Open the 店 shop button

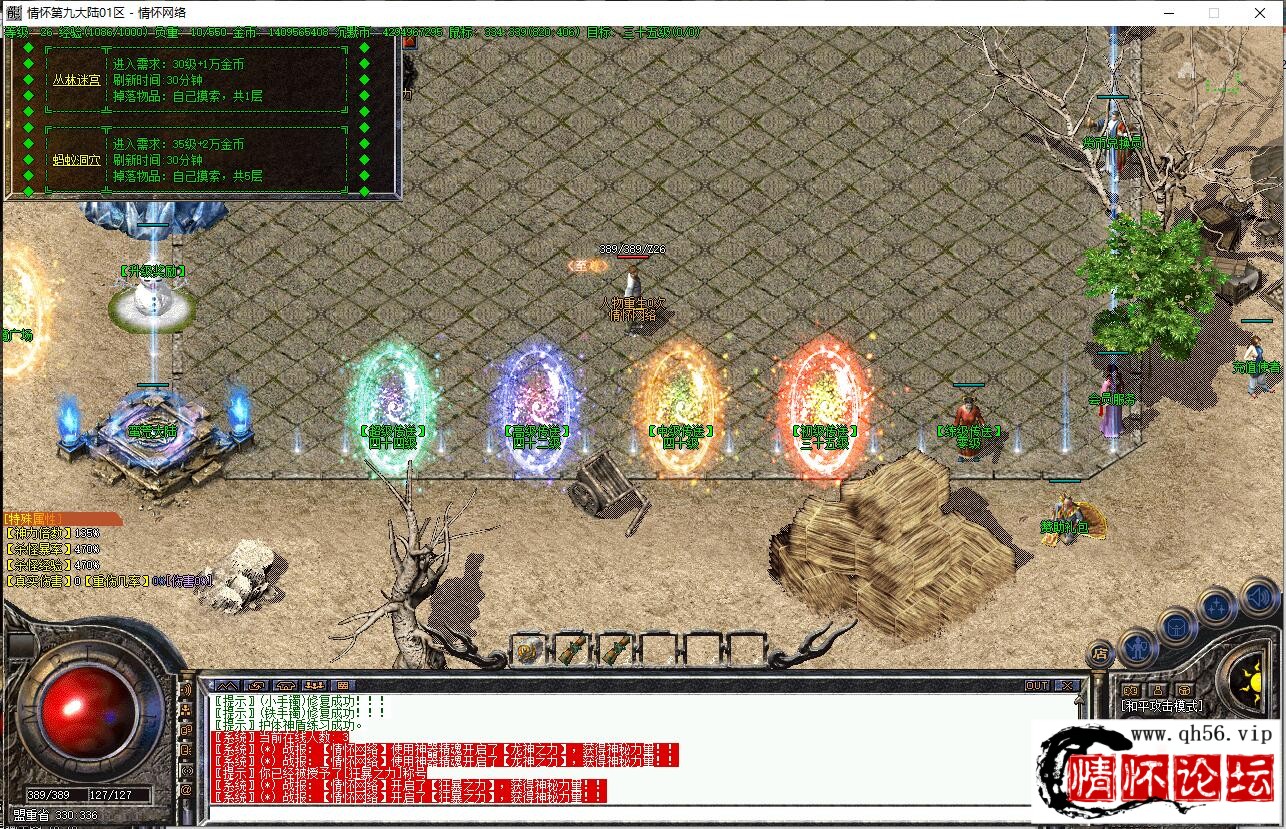[x=1099, y=654]
